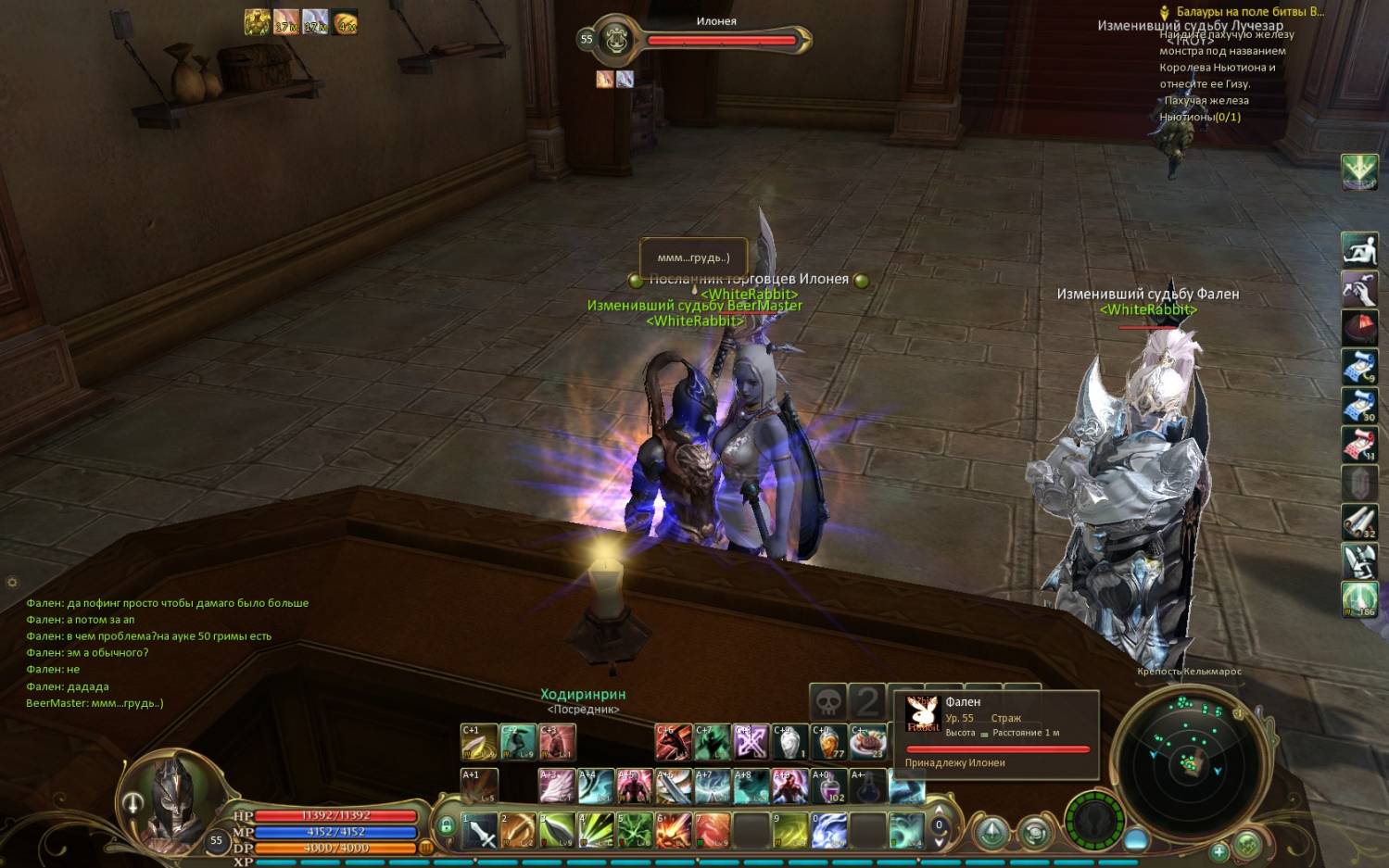Use the red scroll with count 11
The width and height of the screenshot is (1389, 868).
tap(1359, 445)
